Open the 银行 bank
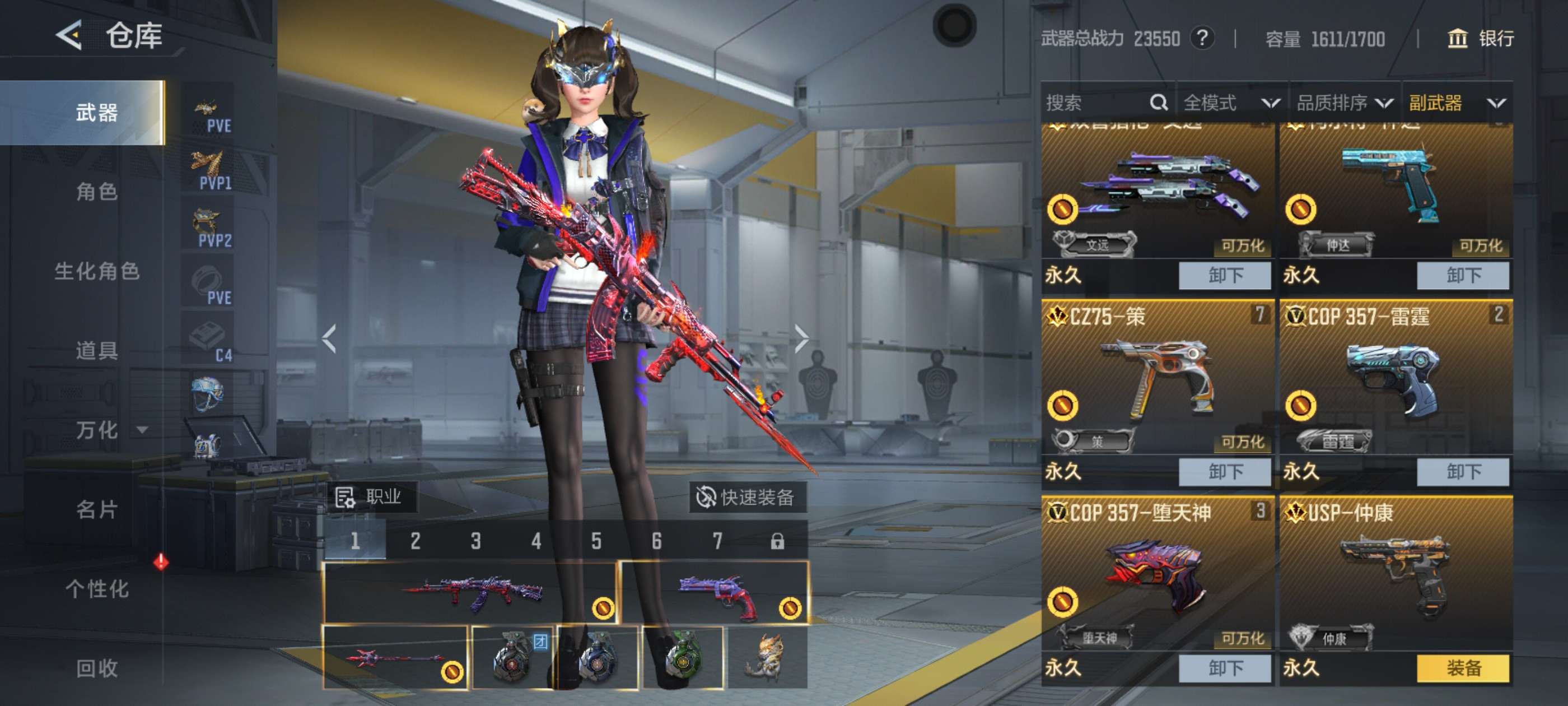1568x706 pixels. 1480,39
